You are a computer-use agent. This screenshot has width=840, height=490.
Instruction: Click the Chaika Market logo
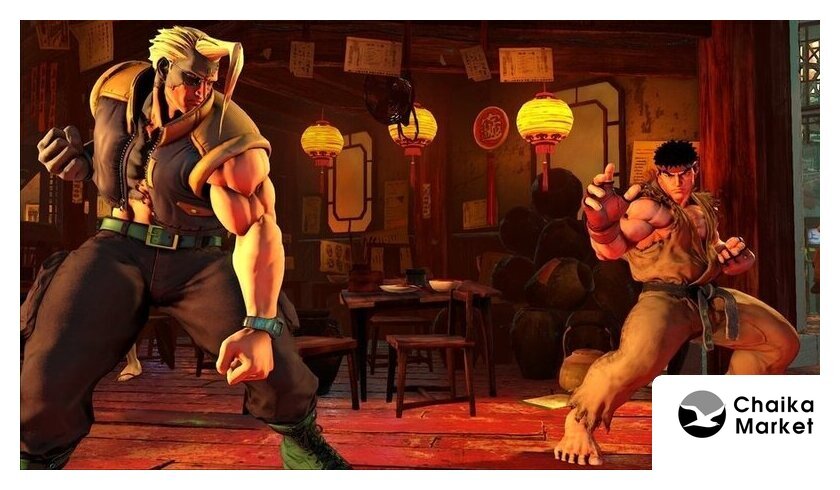pyautogui.click(x=745, y=415)
